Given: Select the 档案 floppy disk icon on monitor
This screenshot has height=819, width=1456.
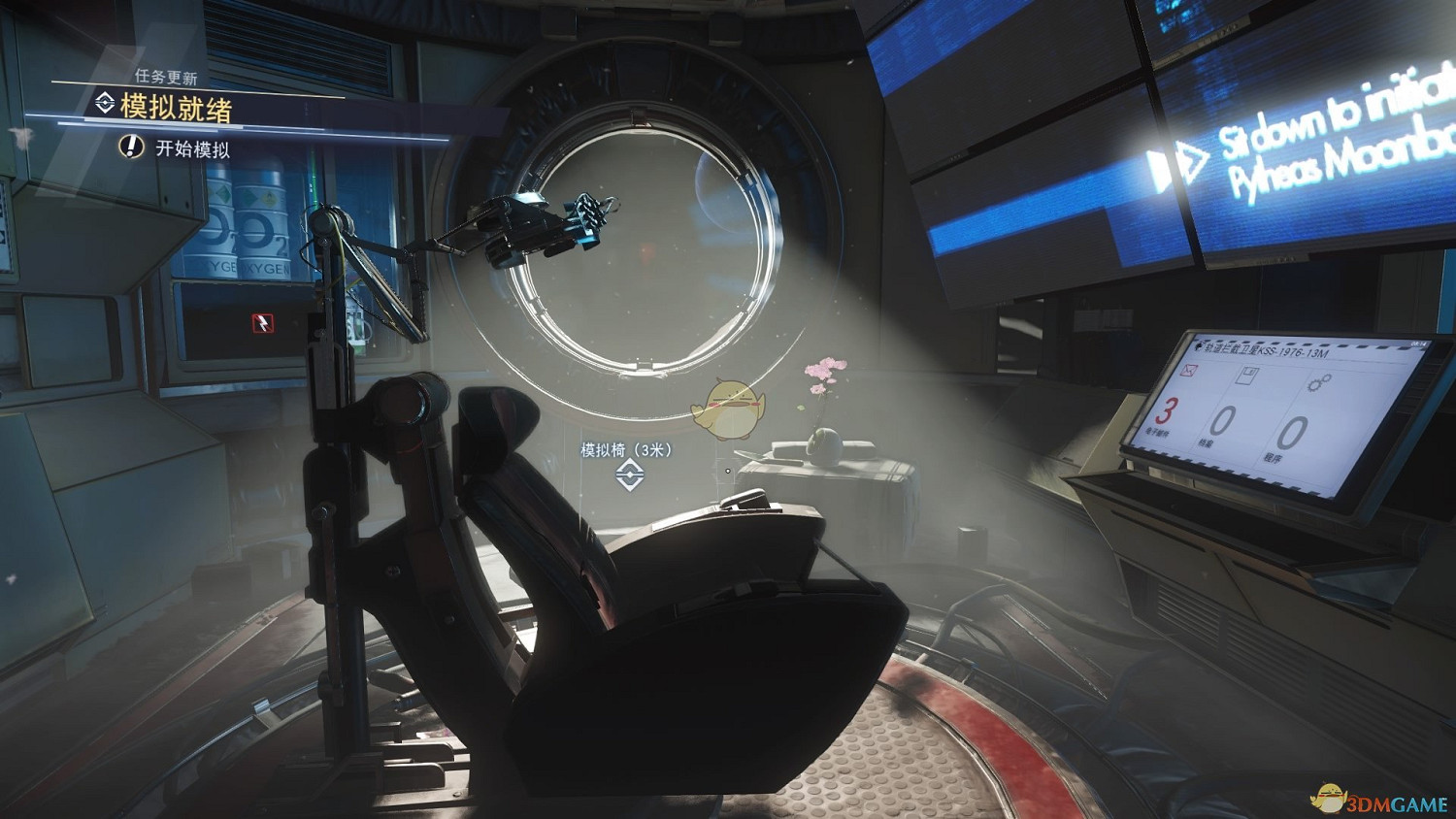Looking at the screenshot, I should 1246,376.
